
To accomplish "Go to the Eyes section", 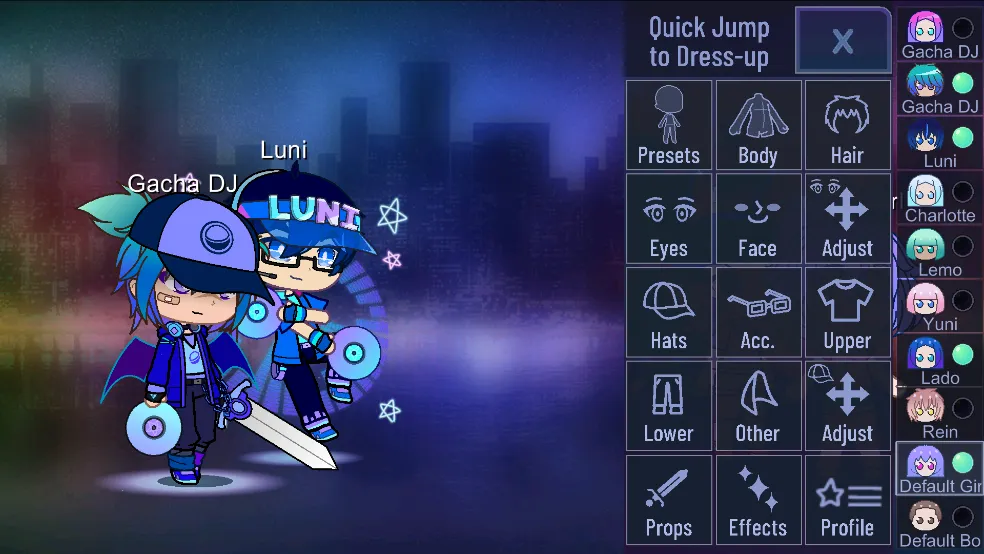I will point(668,218).
